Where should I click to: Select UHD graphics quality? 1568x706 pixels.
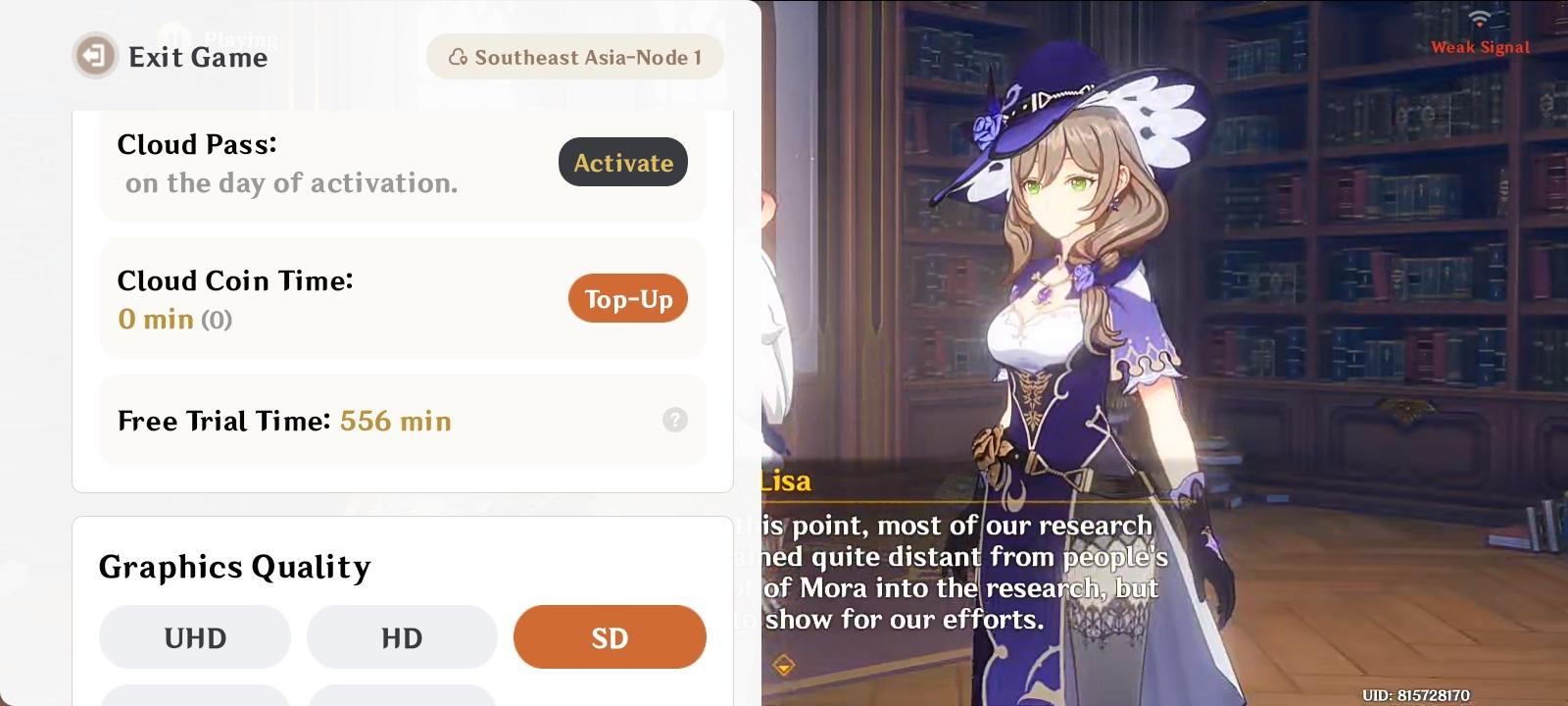coord(194,636)
